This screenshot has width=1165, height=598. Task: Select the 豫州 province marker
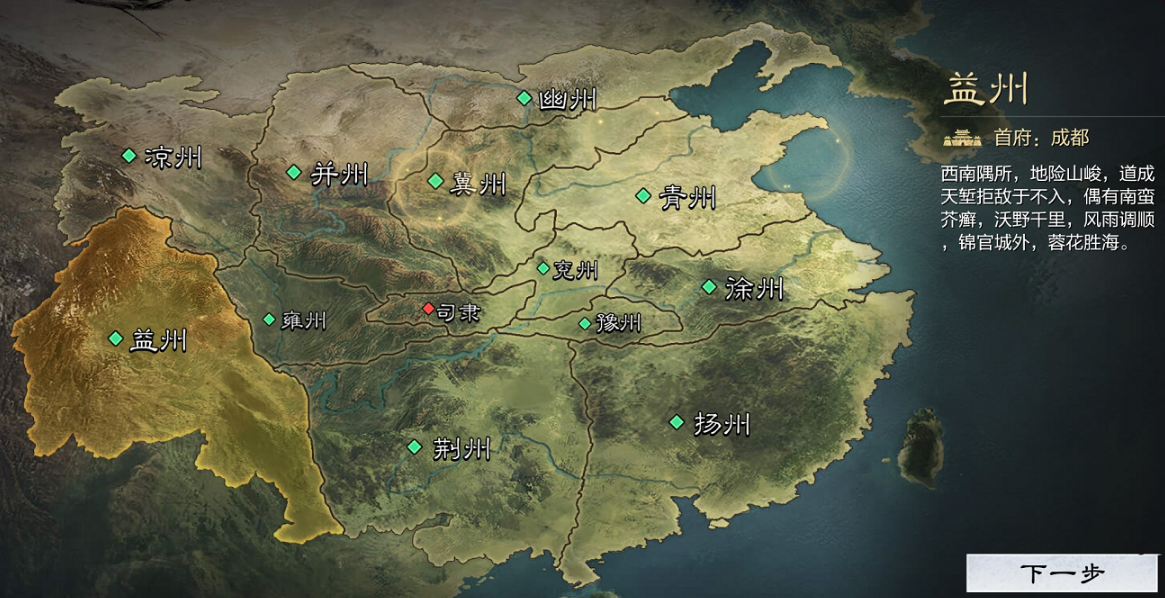(585, 323)
